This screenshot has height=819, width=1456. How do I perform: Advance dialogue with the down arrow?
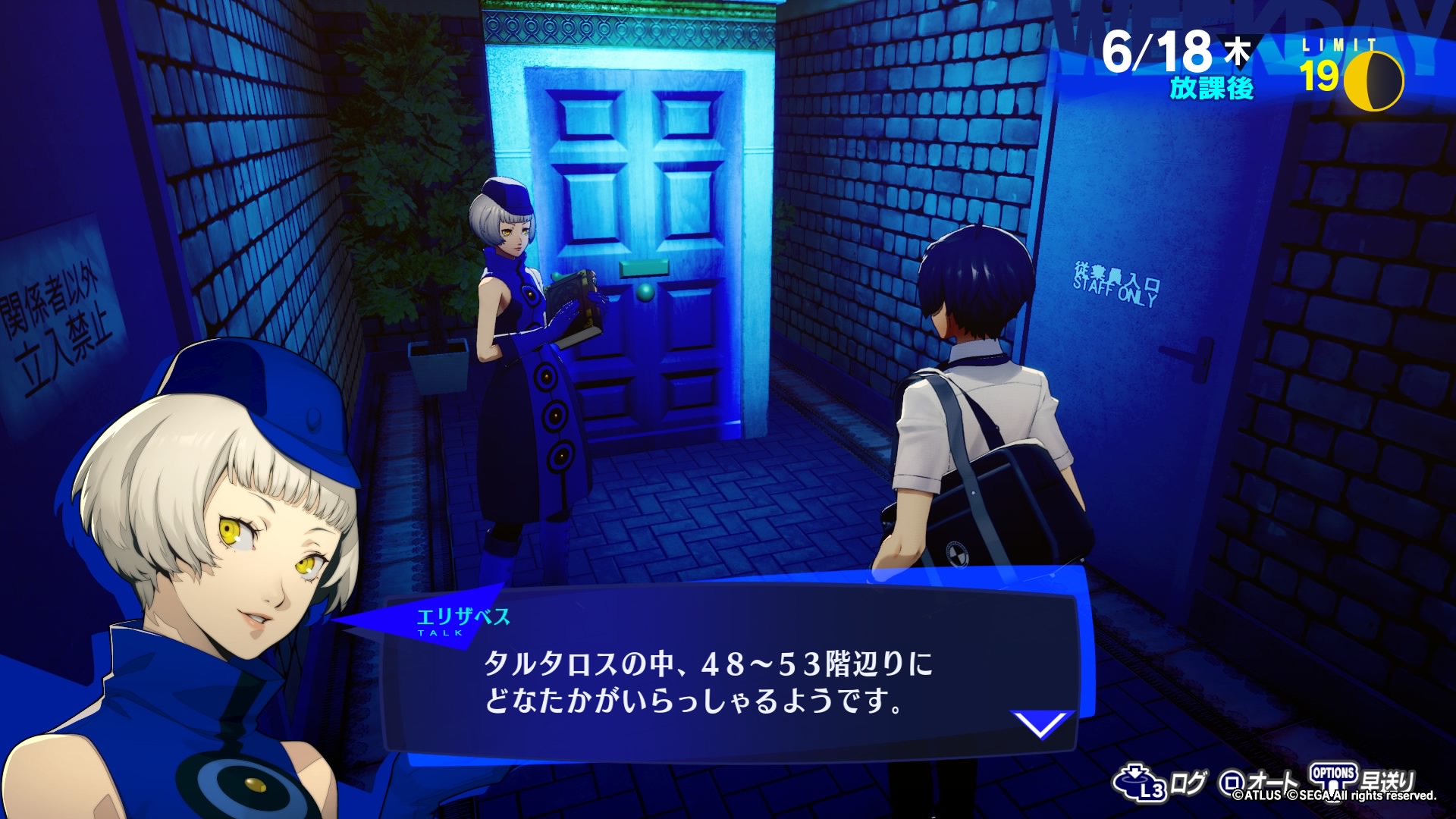[x=1043, y=724]
